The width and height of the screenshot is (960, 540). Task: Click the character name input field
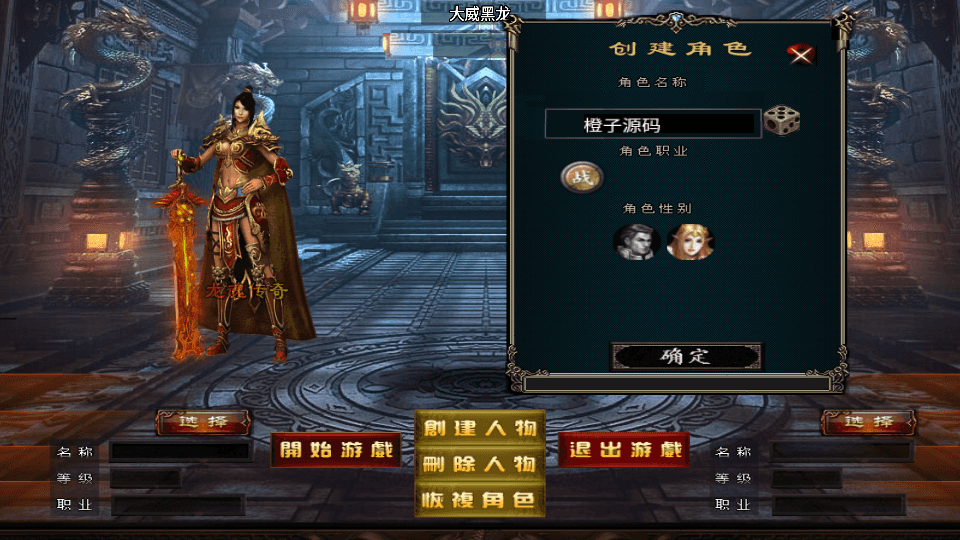(x=652, y=124)
